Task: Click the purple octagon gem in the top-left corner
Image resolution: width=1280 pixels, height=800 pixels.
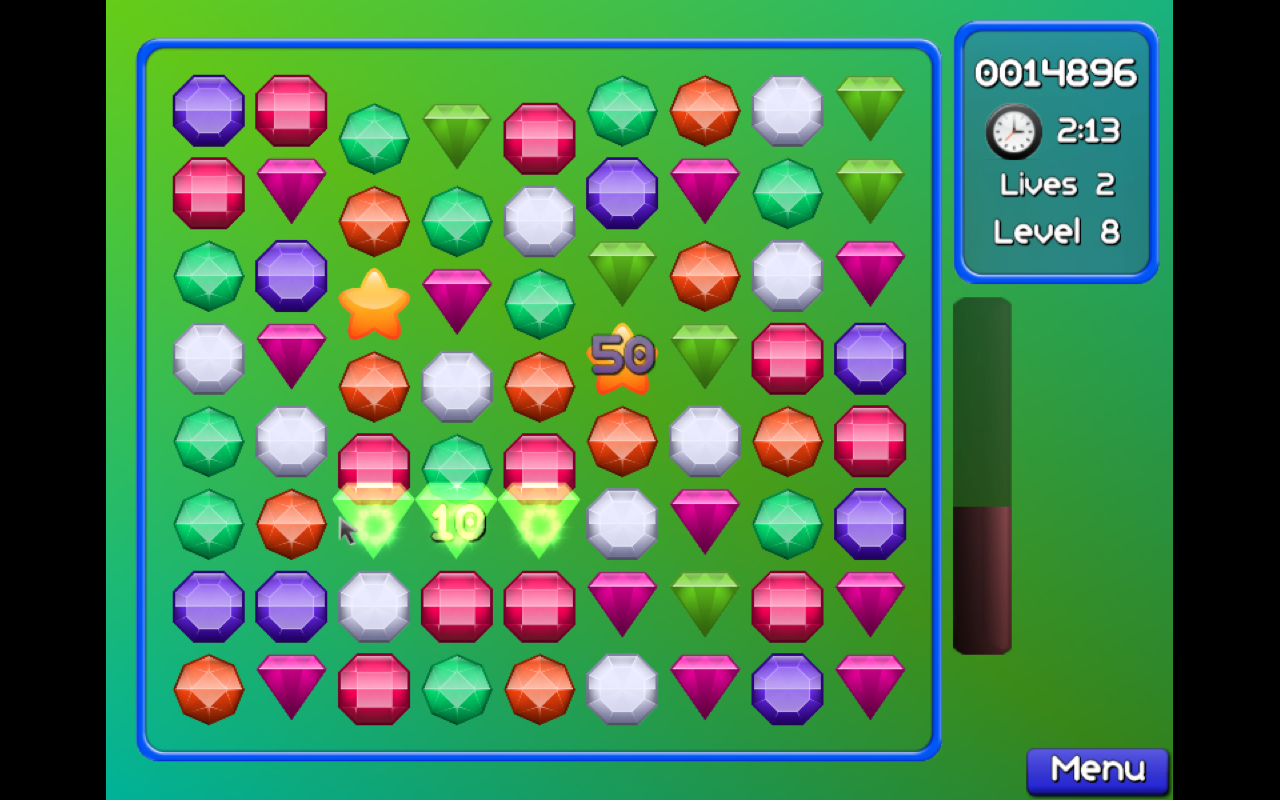Action: click(209, 110)
